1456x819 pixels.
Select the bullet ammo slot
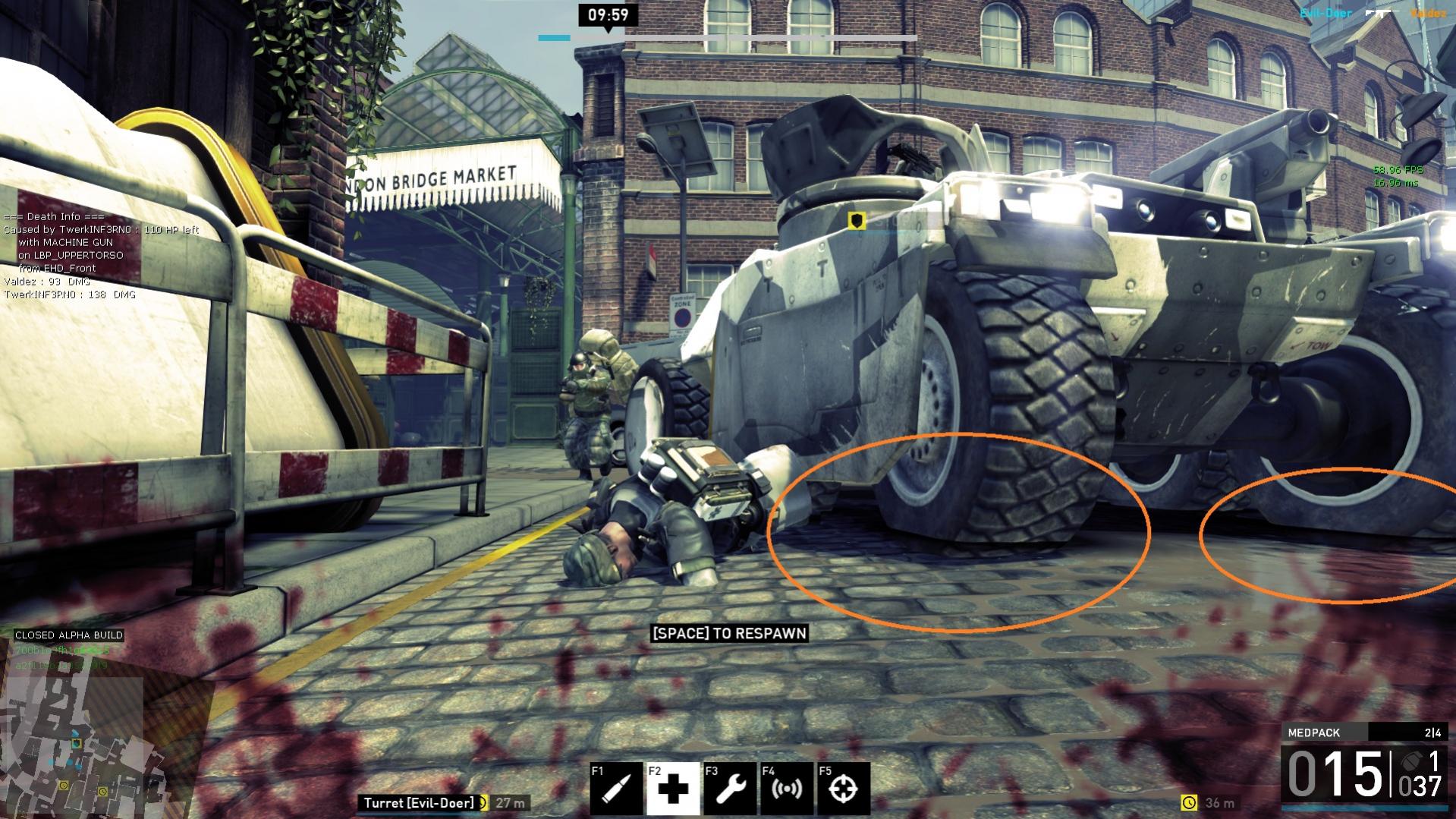615,789
